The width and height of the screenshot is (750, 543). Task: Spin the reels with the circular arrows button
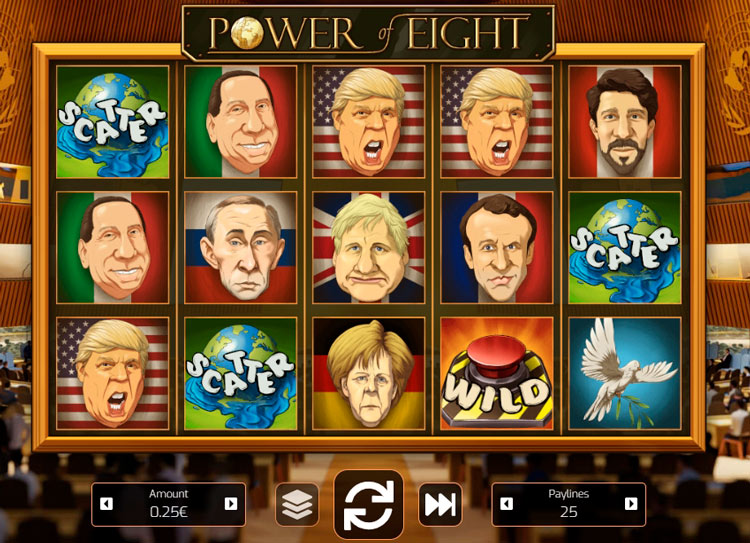(368, 505)
